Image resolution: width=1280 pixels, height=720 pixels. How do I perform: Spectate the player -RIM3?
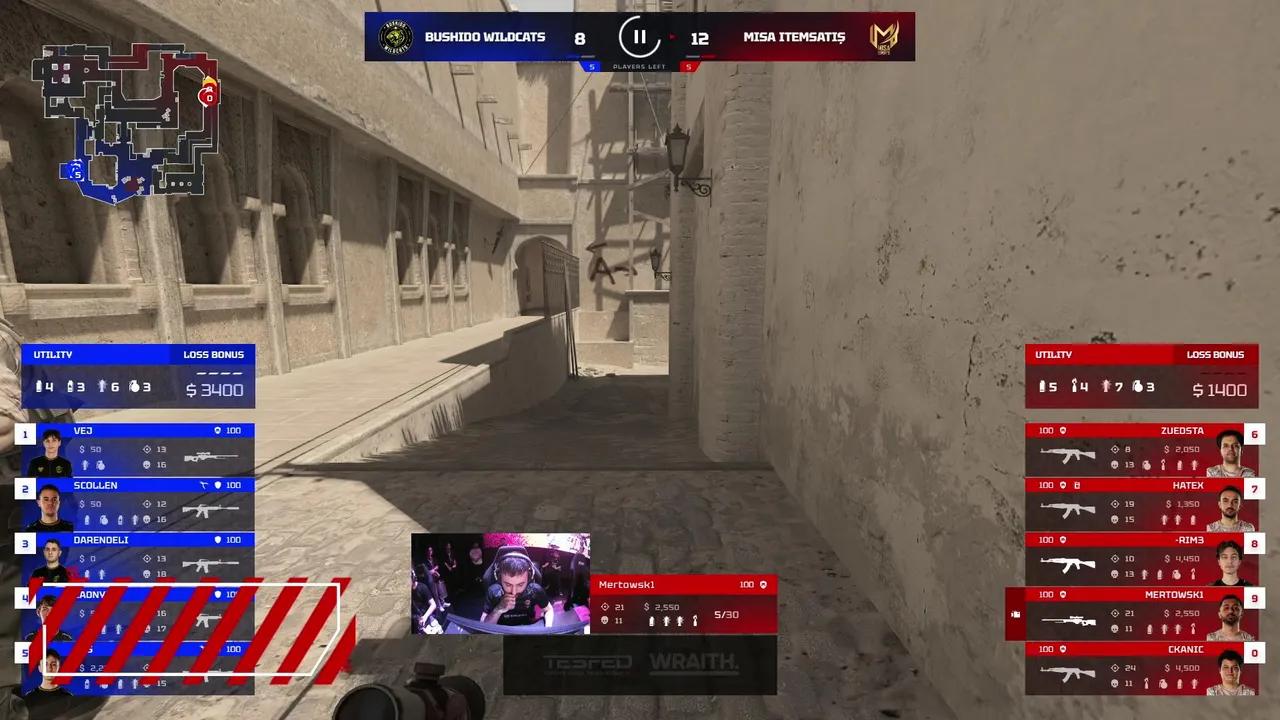tap(1140, 559)
